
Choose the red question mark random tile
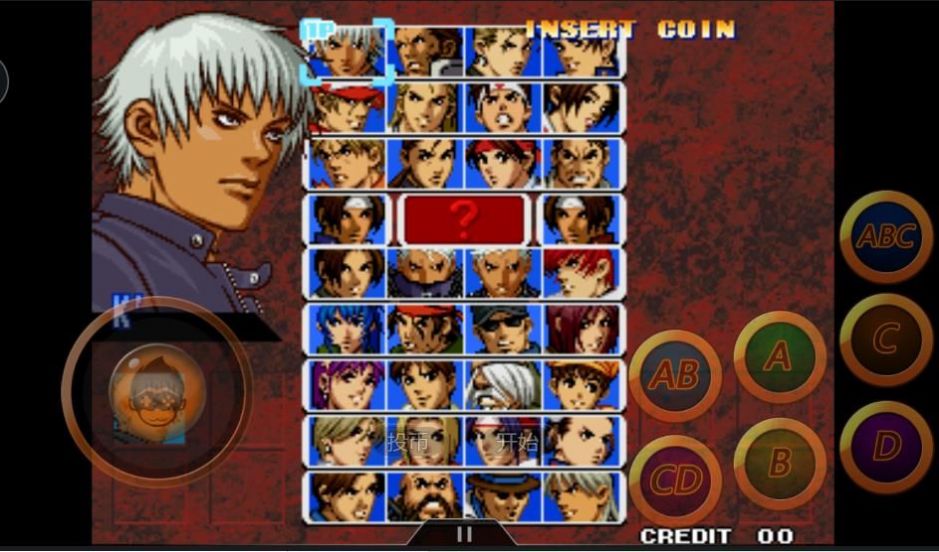(x=462, y=219)
